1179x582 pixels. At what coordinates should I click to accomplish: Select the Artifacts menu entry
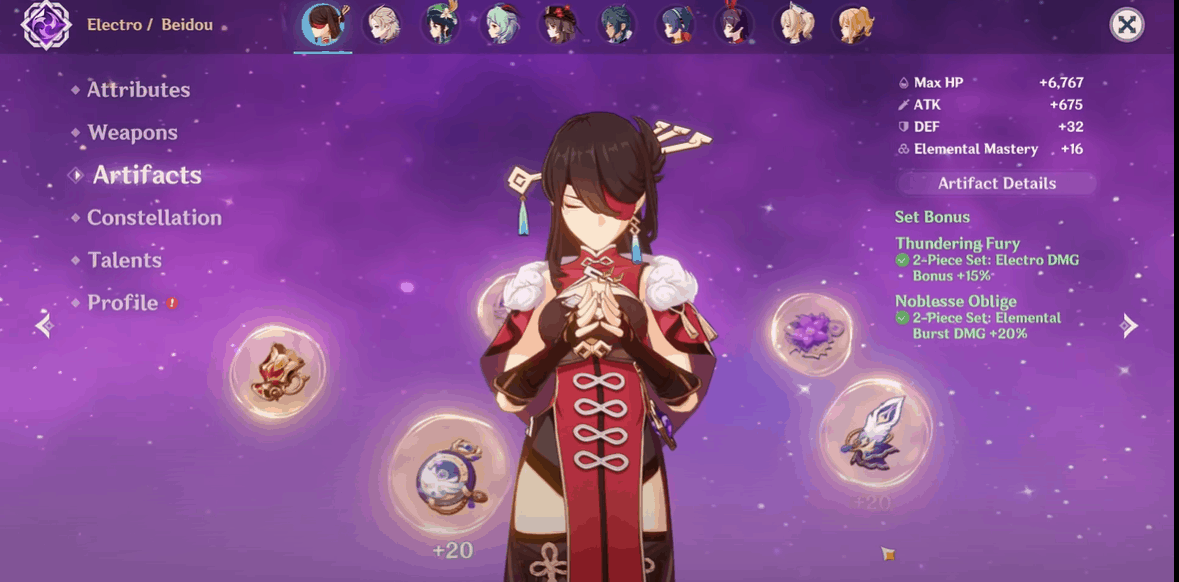147,176
